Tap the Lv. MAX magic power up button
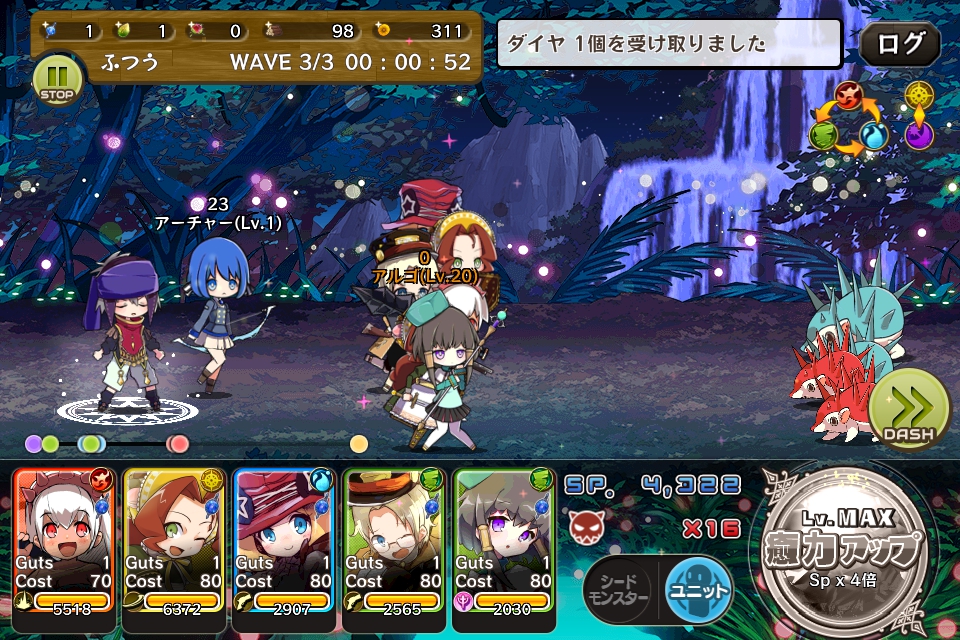This screenshot has width=960, height=640. [844, 548]
